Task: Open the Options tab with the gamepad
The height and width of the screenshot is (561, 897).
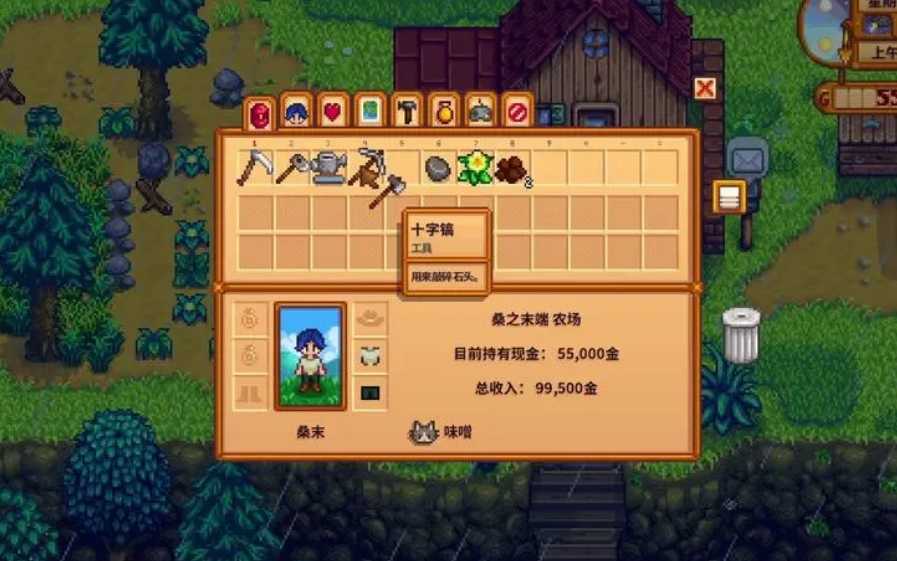Action: [x=481, y=112]
